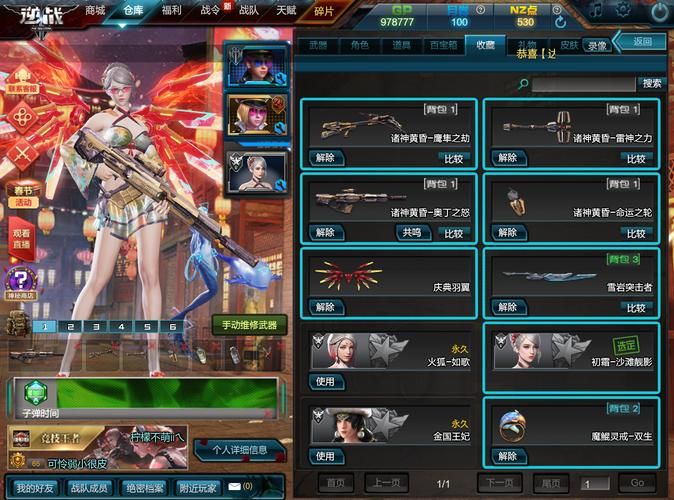Click the power exit icon
This screenshot has height=500, width=674.
point(658,11)
